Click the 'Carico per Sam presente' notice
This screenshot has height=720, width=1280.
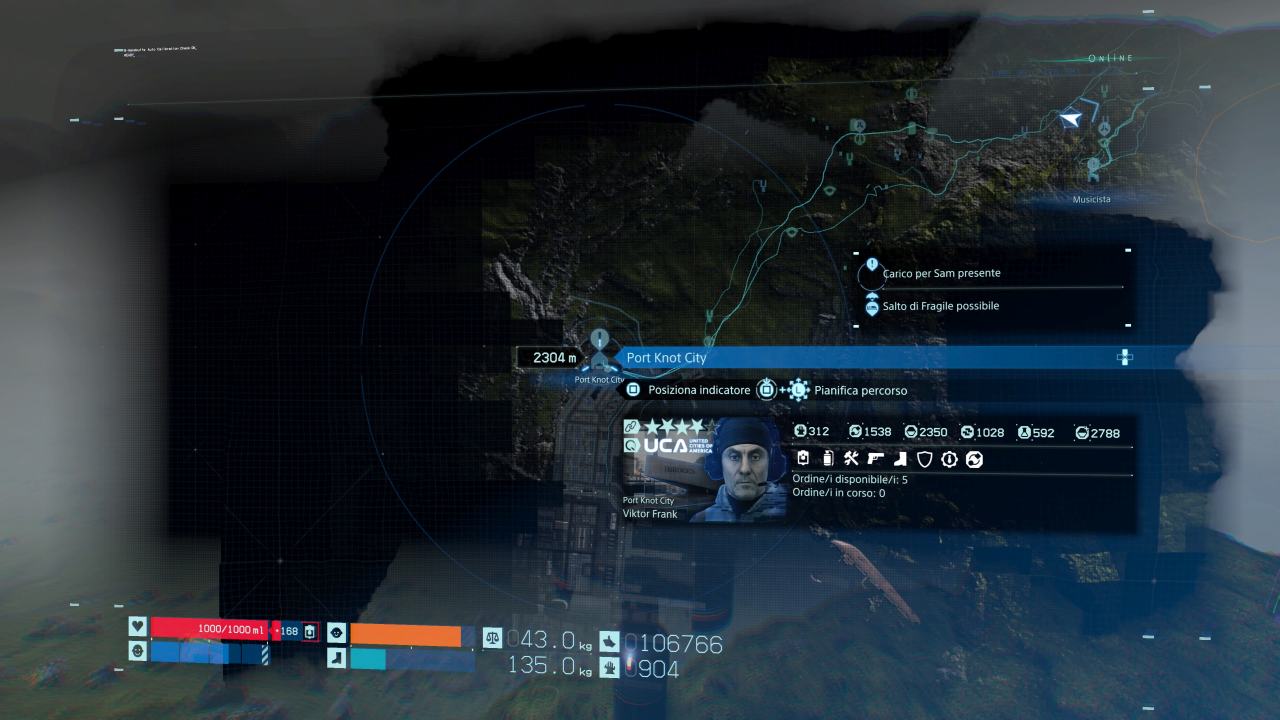pyautogui.click(x=941, y=273)
